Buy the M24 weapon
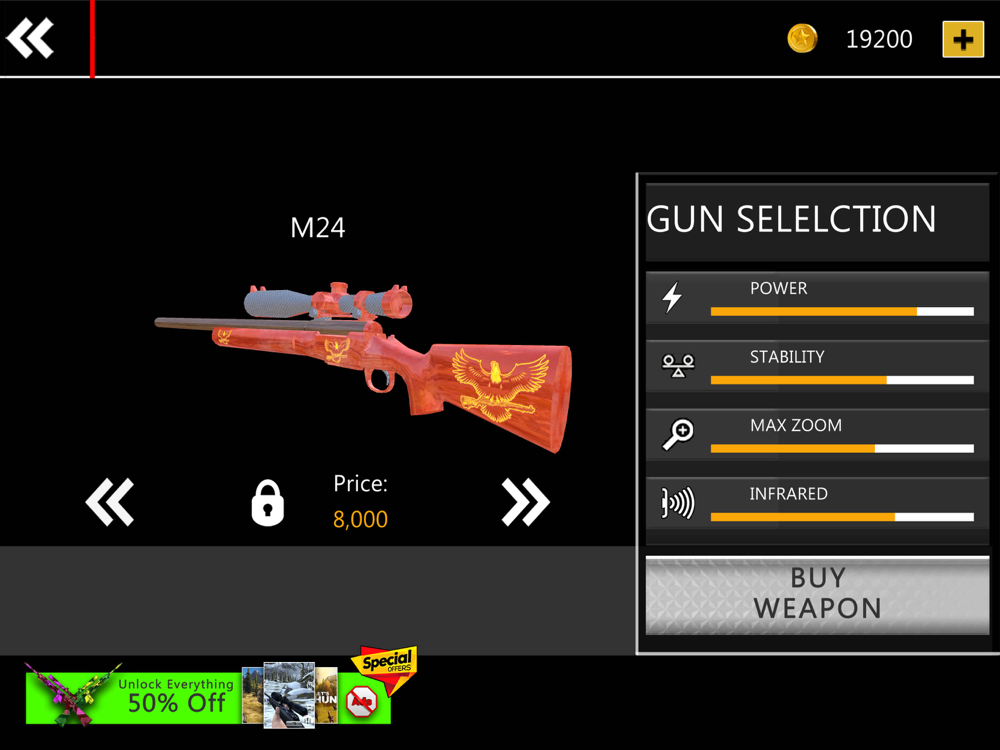1000x750 pixels. click(x=817, y=594)
